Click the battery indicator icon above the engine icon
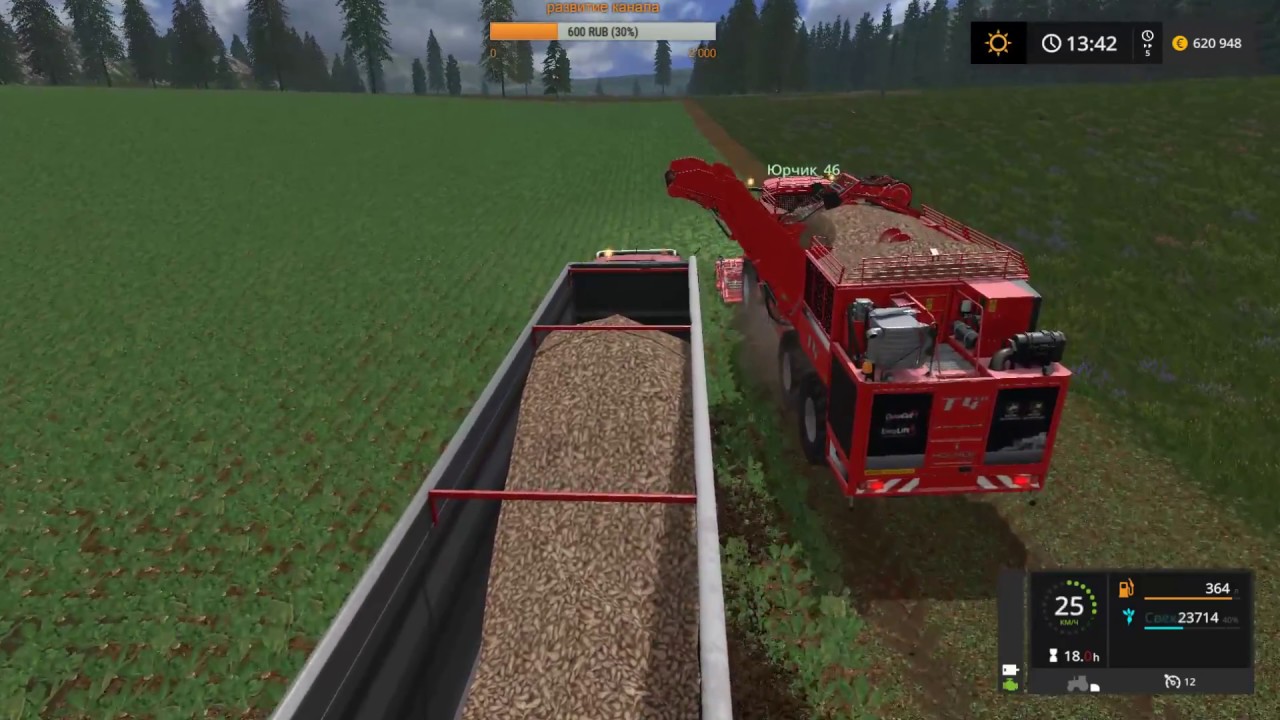 [1010, 669]
